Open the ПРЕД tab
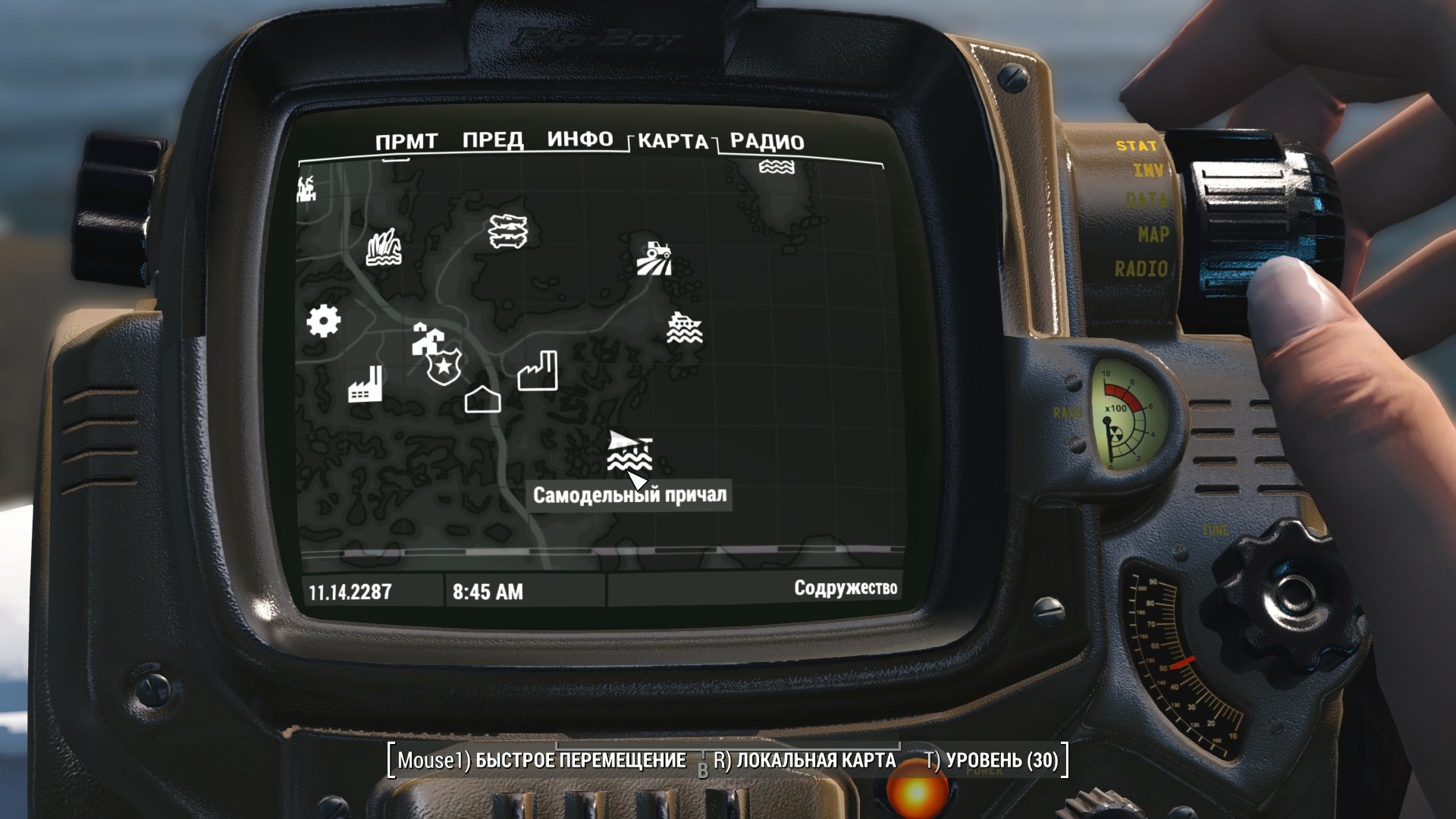This screenshot has width=1456, height=819. 493,140
